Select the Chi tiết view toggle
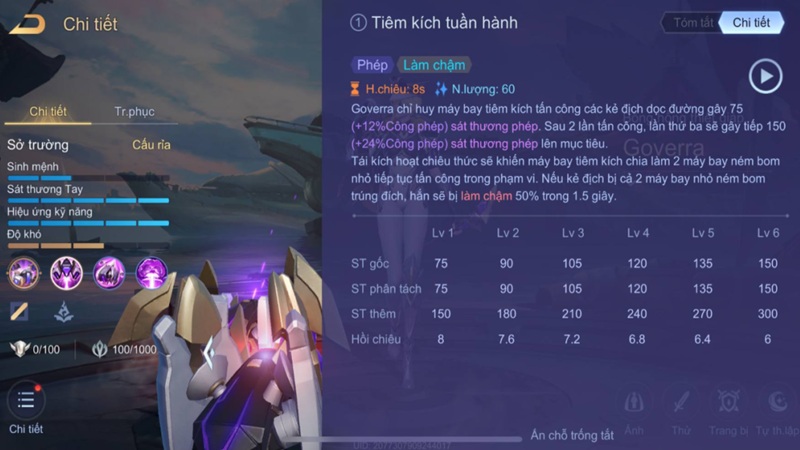Image resolution: width=800 pixels, height=450 pixels. pyautogui.click(x=751, y=22)
